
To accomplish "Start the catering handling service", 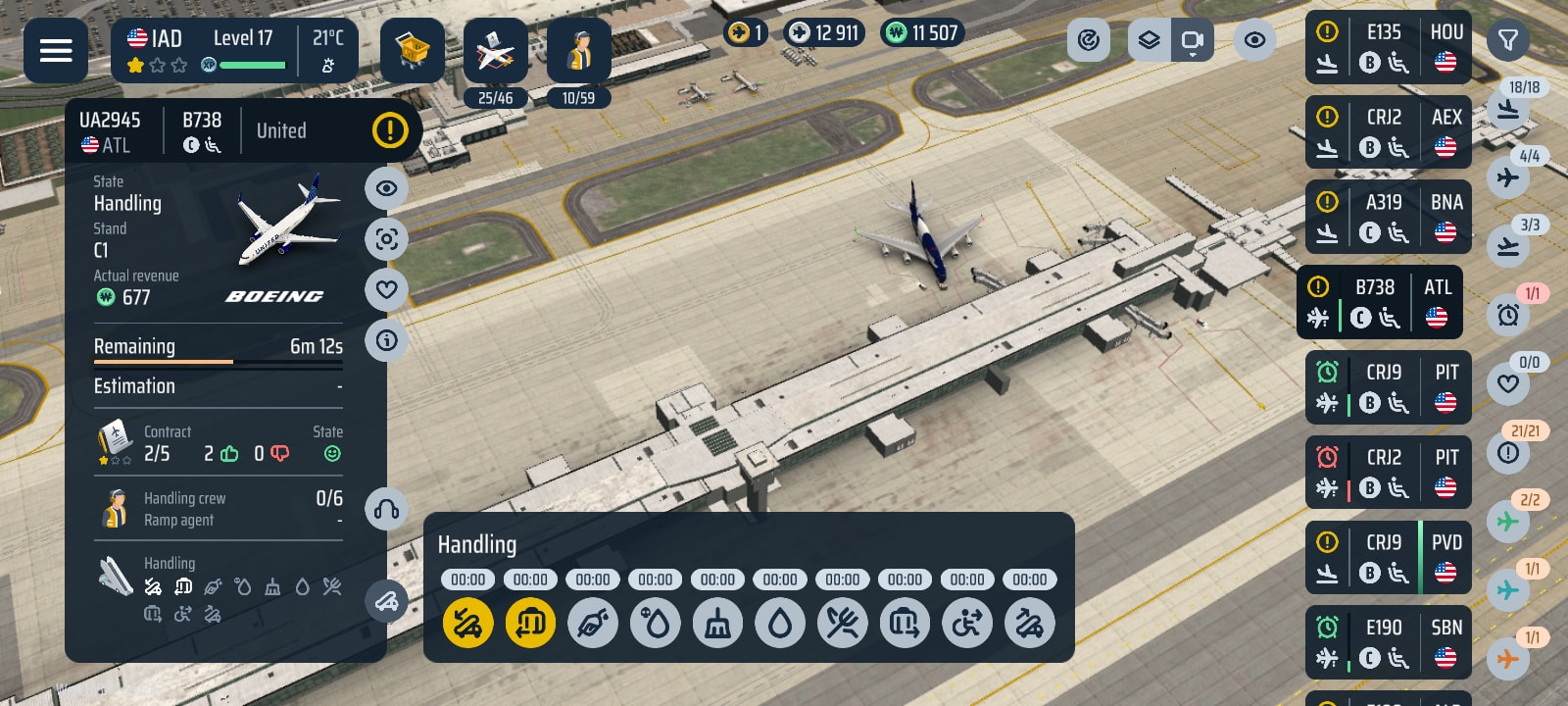I will pos(842,623).
